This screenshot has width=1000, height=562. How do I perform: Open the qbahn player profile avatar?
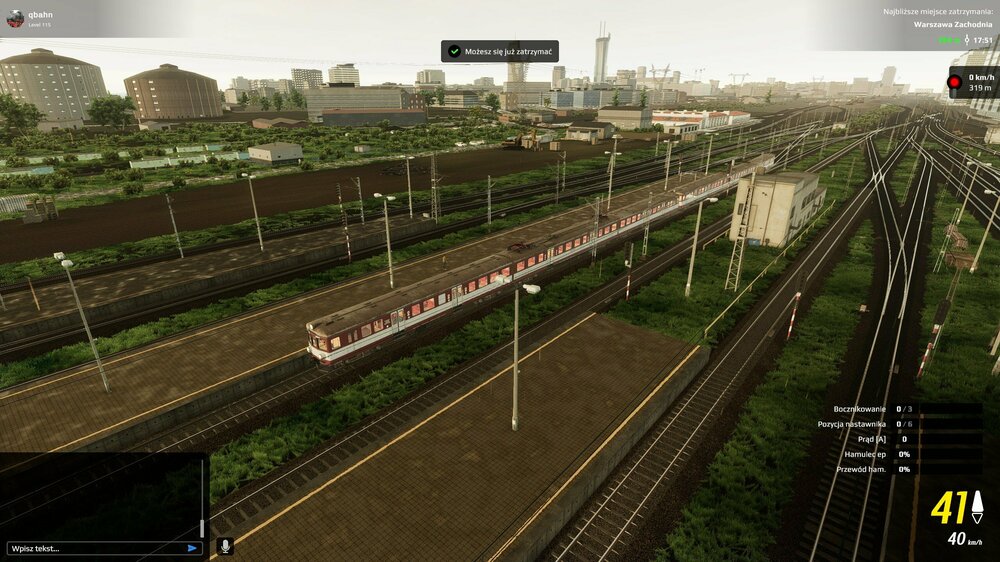15,18
